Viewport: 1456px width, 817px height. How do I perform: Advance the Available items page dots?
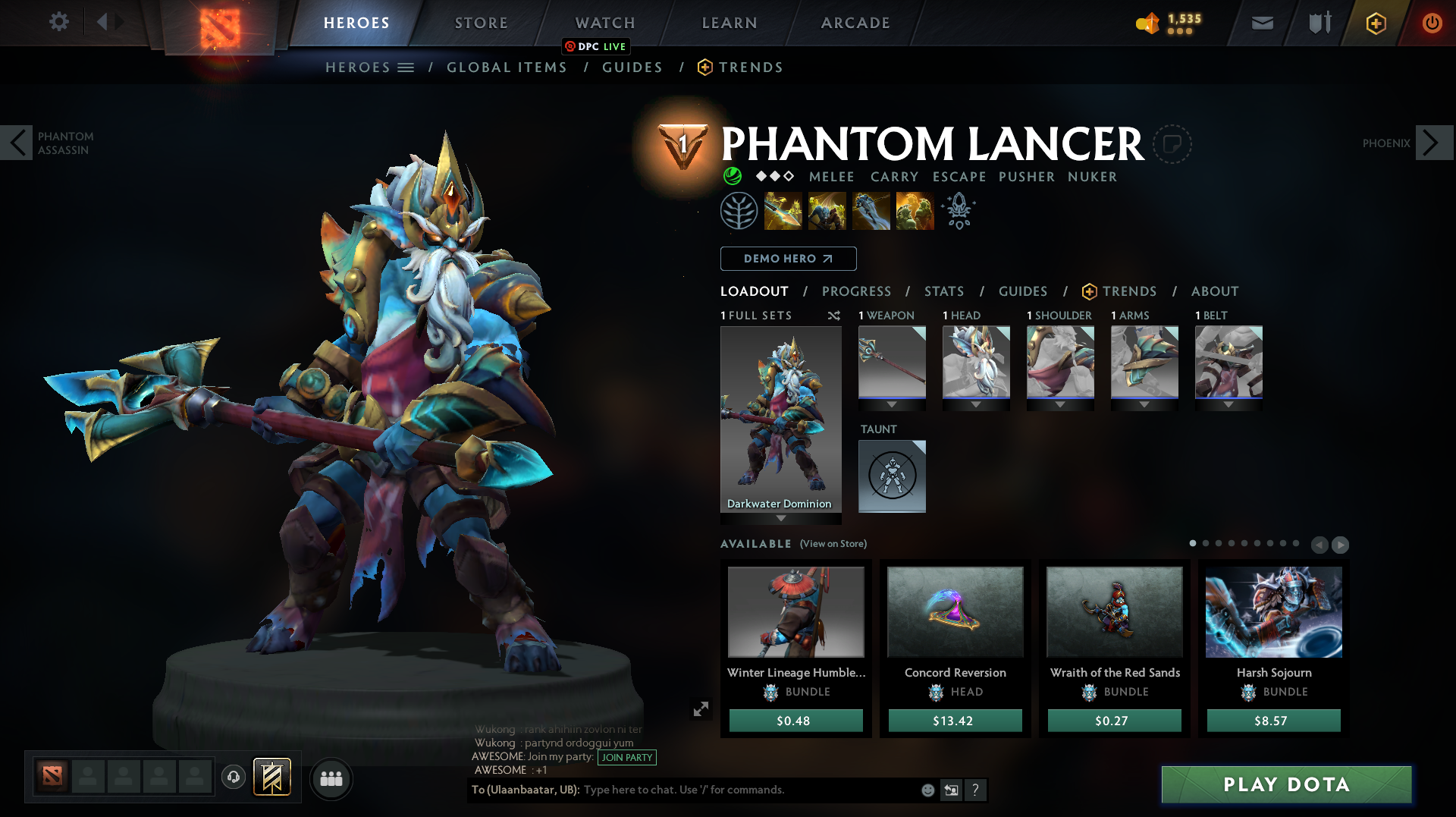(1339, 545)
